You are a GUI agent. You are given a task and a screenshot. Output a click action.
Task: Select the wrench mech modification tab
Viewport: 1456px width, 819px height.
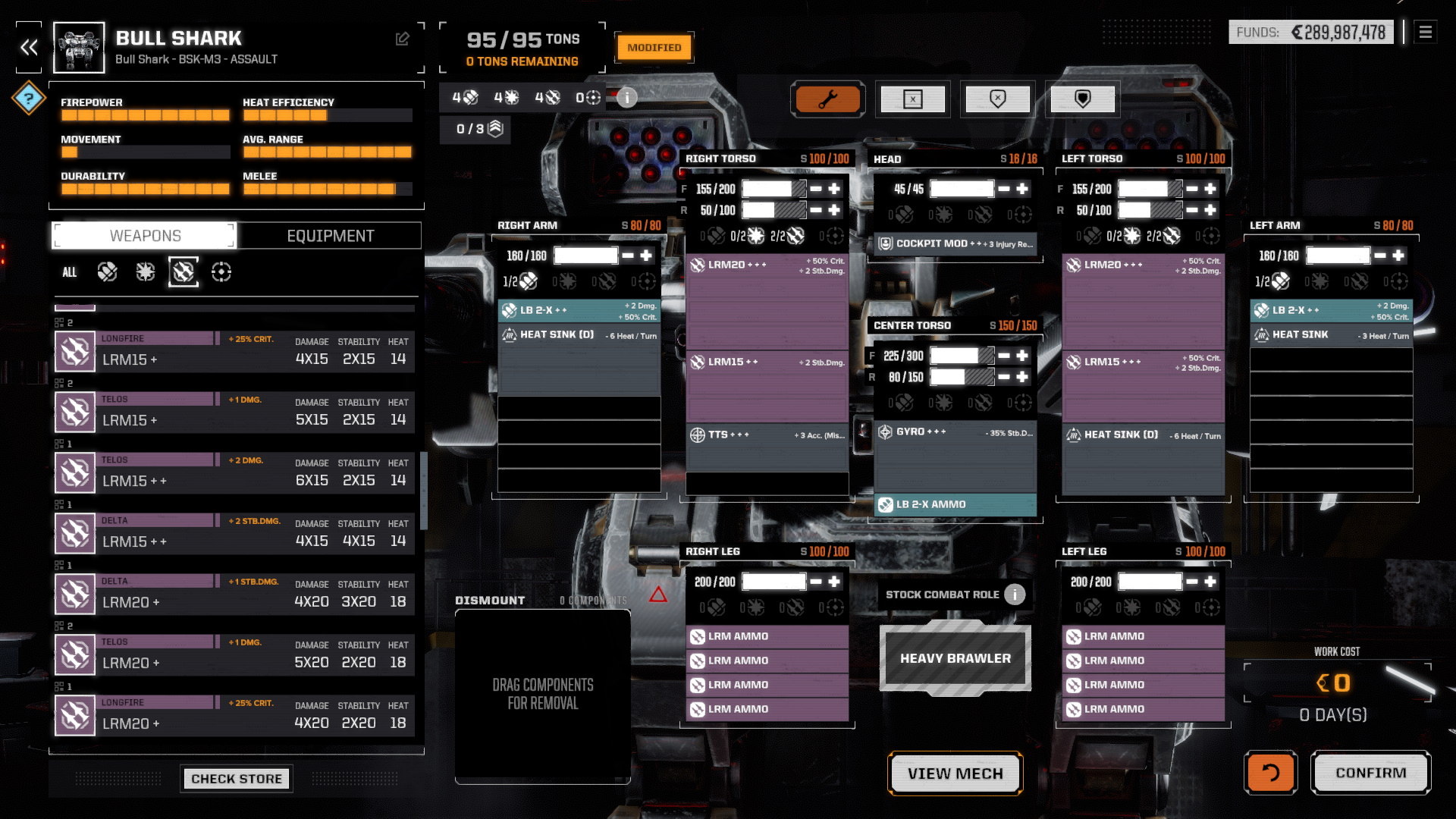[x=828, y=99]
